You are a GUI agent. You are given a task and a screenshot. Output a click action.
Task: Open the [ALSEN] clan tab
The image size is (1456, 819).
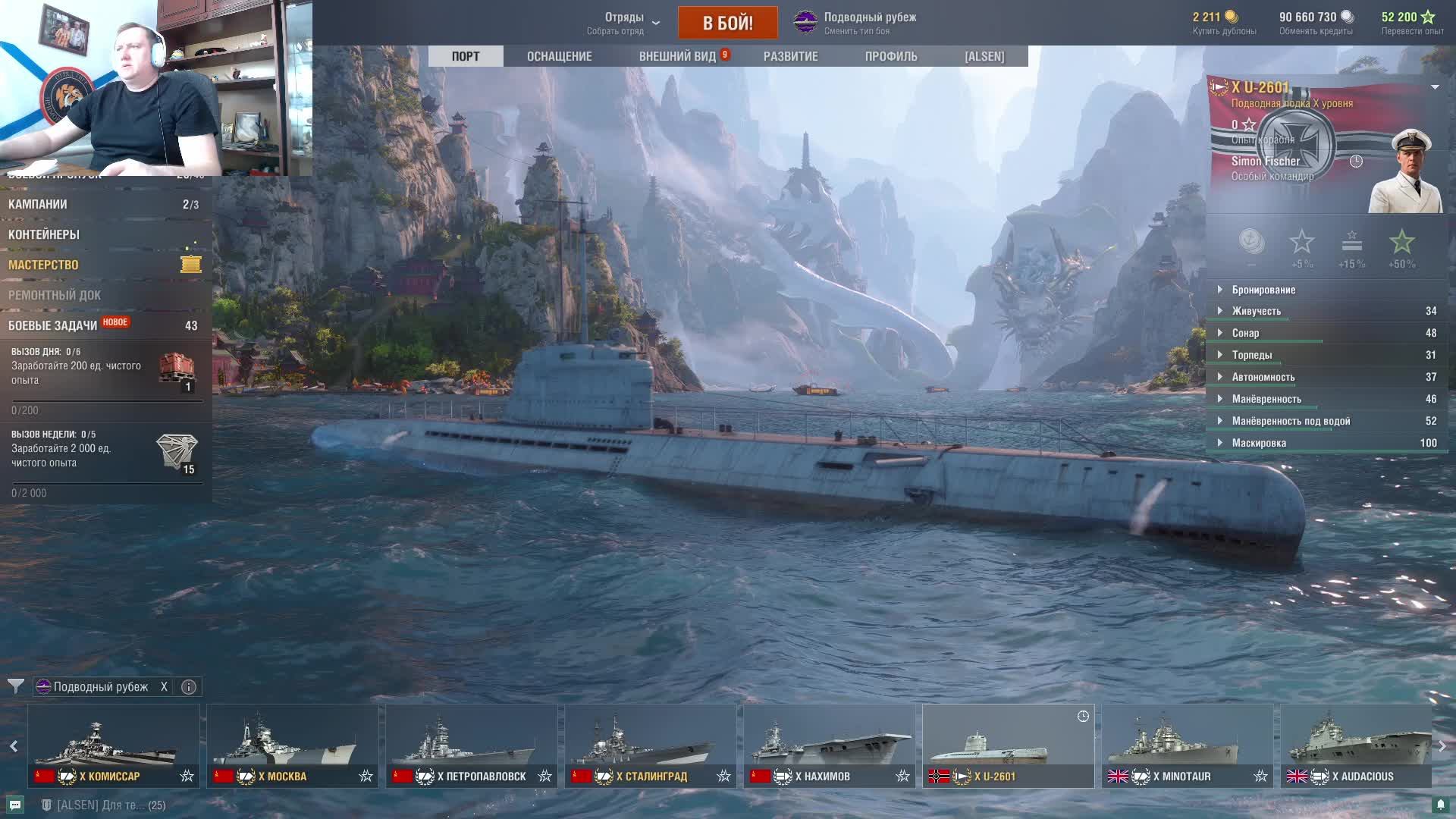pyautogui.click(x=984, y=56)
